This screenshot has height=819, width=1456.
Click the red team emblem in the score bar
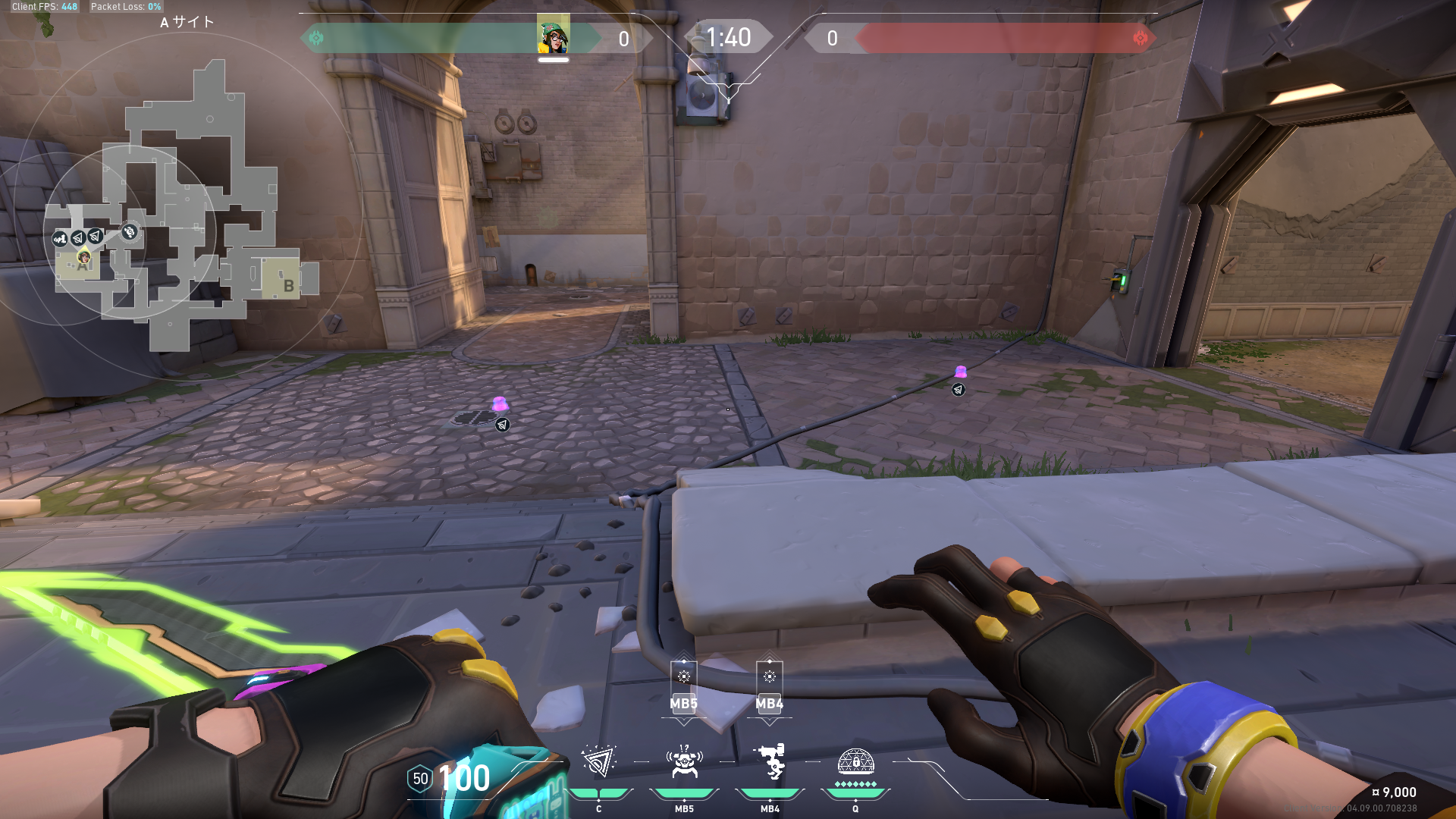pos(1140,38)
